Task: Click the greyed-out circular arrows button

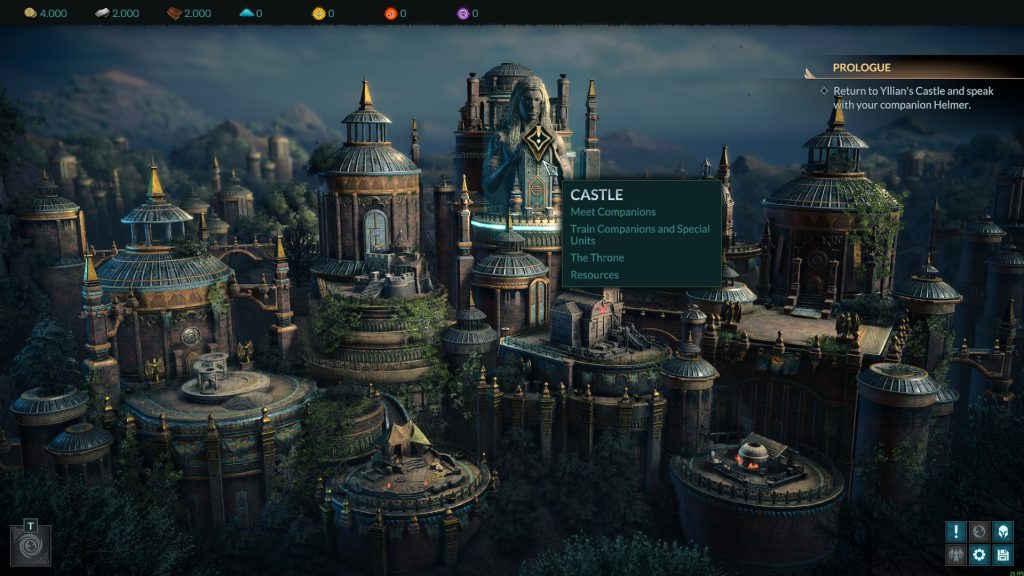Action: point(980,532)
